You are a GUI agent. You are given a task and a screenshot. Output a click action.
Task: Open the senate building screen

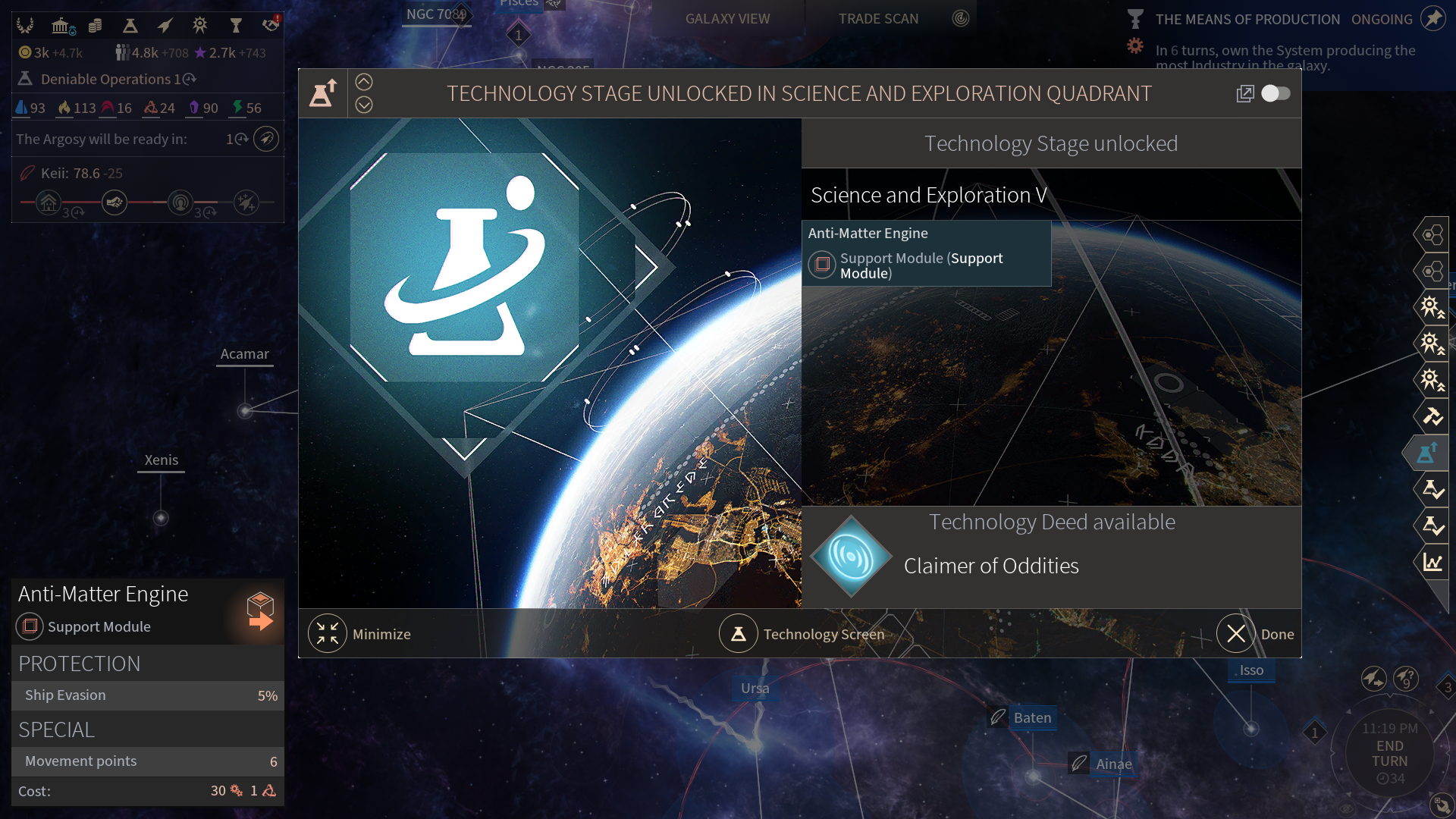[61, 26]
